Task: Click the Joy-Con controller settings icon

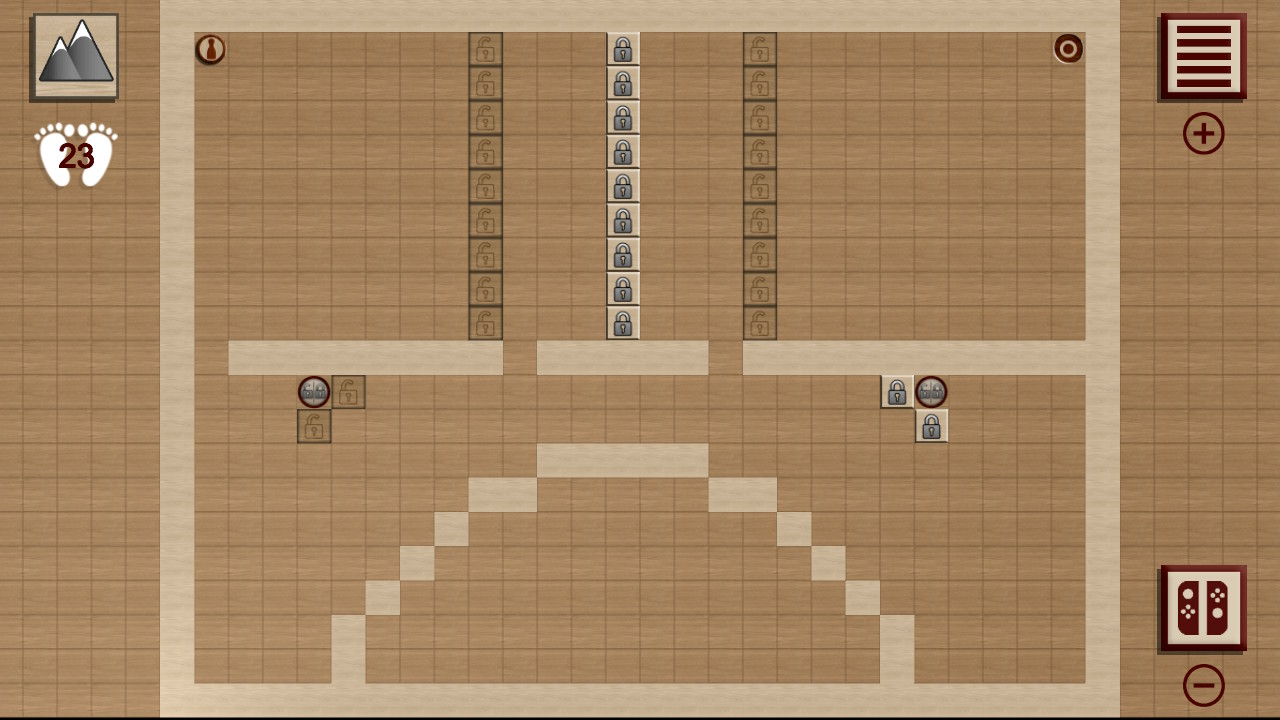Action: (1202, 608)
